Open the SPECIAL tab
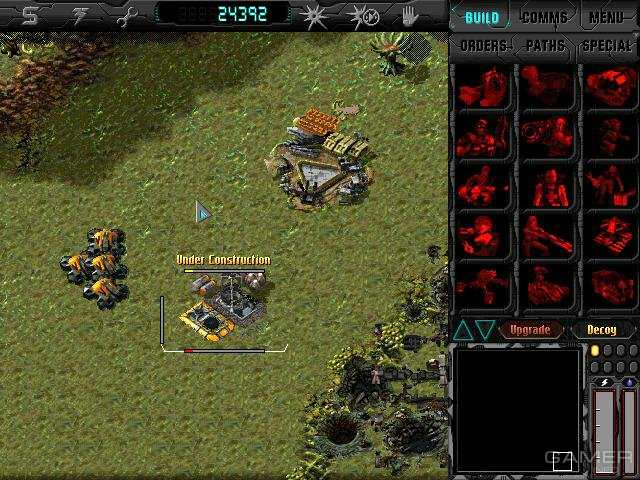The width and height of the screenshot is (640, 480). pos(606,46)
